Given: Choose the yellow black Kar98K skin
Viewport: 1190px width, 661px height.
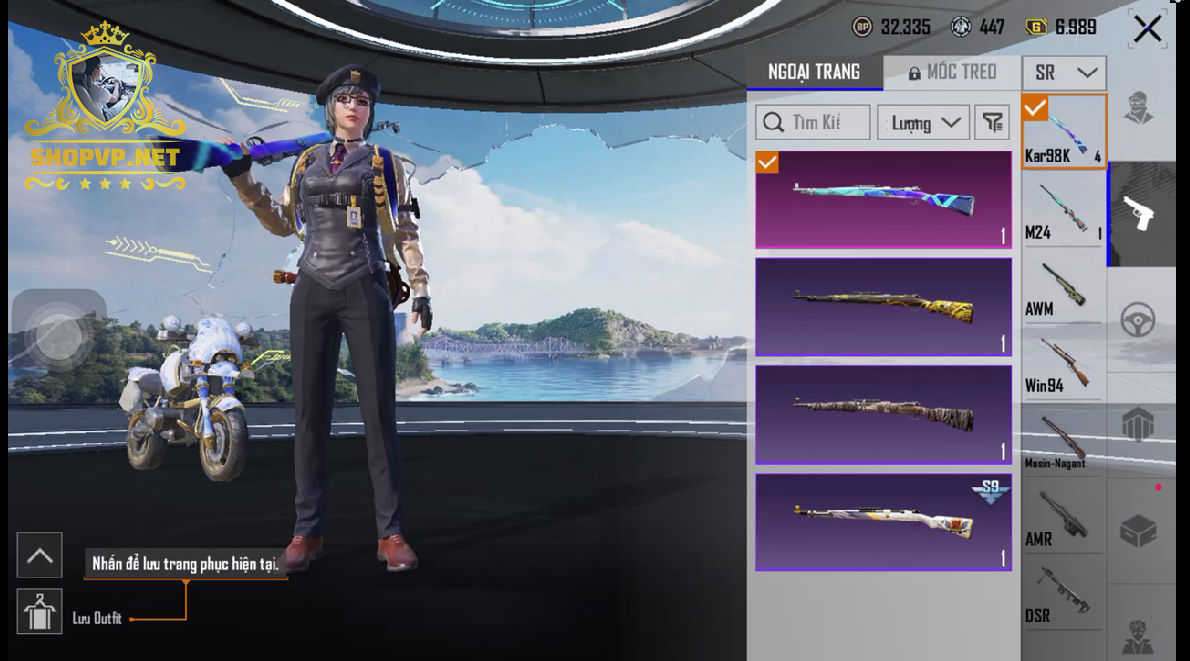Looking at the screenshot, I should 883,307.
